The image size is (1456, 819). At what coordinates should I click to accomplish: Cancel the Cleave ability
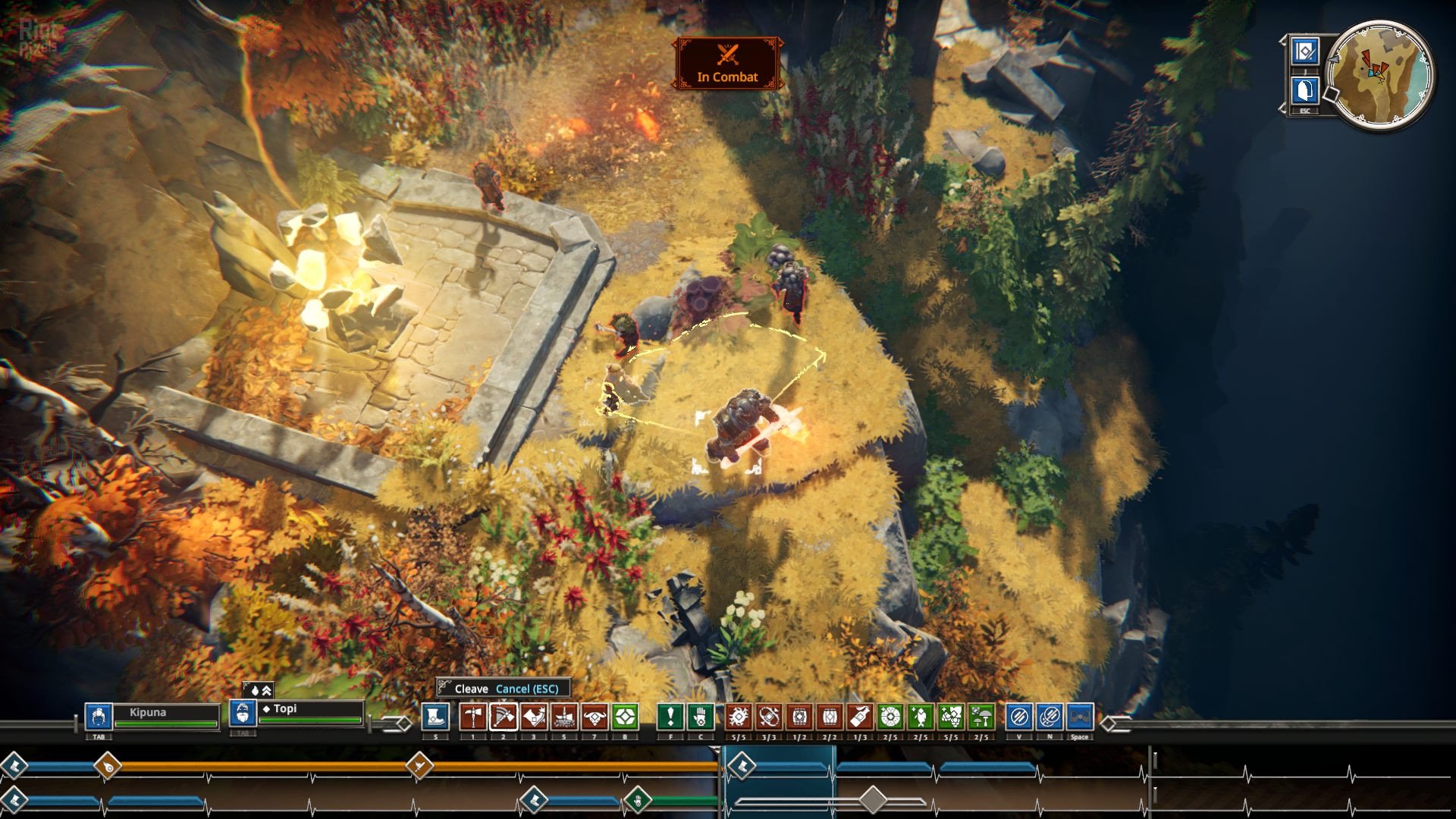click(527, 689)
